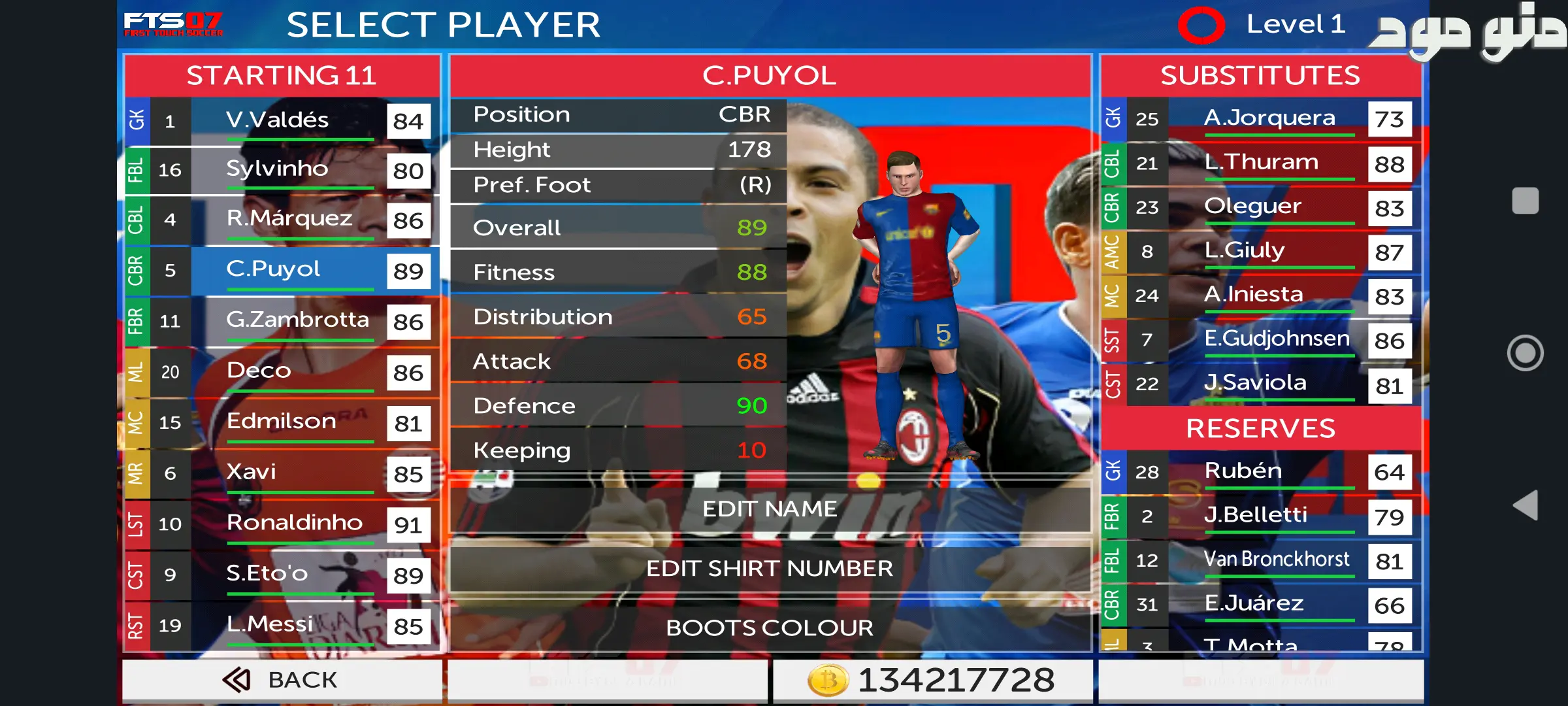The height and width of the screenshot is (706, 1568).
Task: Open EDIT NAME for C.Puyol
Action: 770,509
